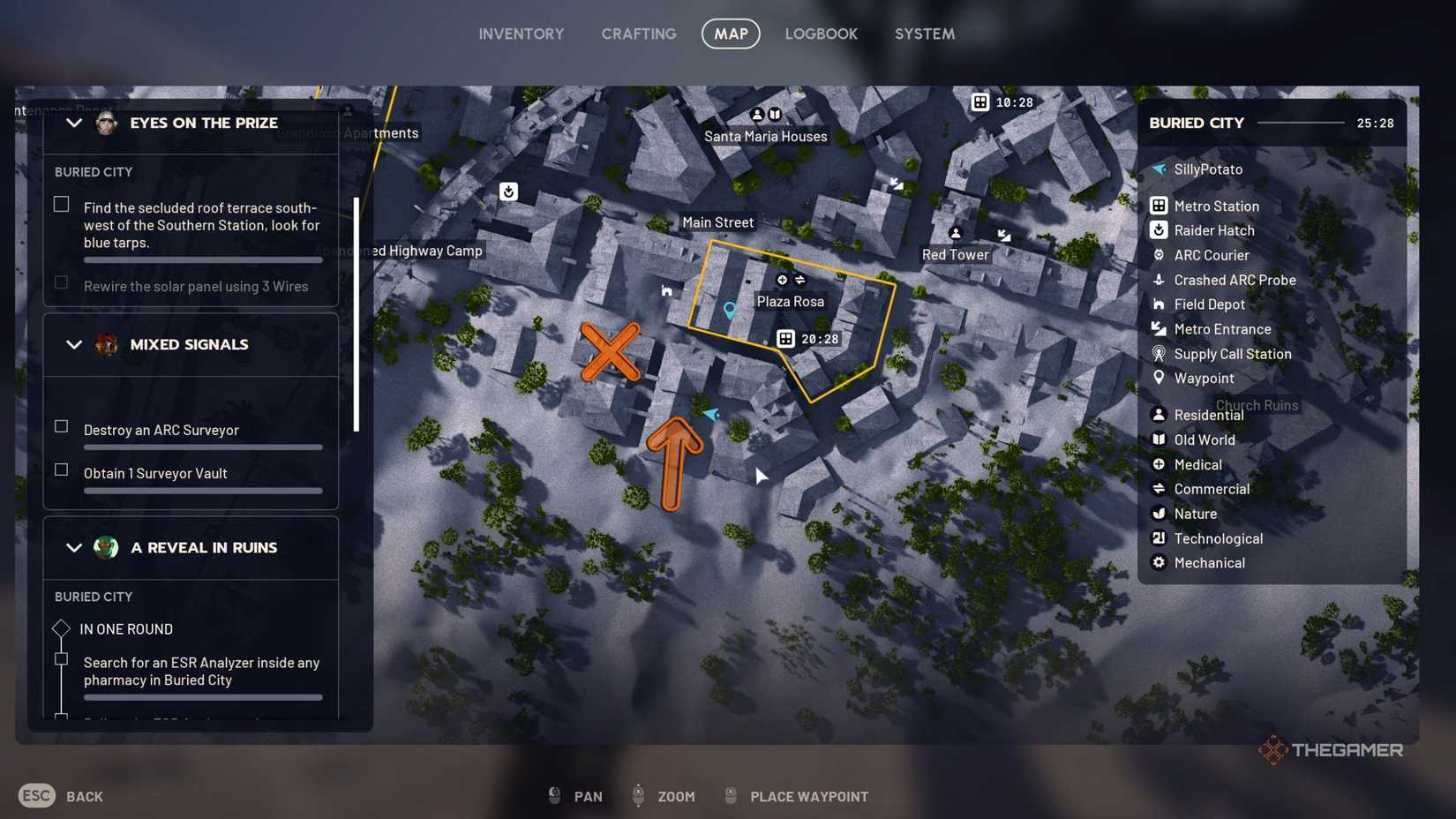Collapse the Eyes On The Prize quest

75,123
